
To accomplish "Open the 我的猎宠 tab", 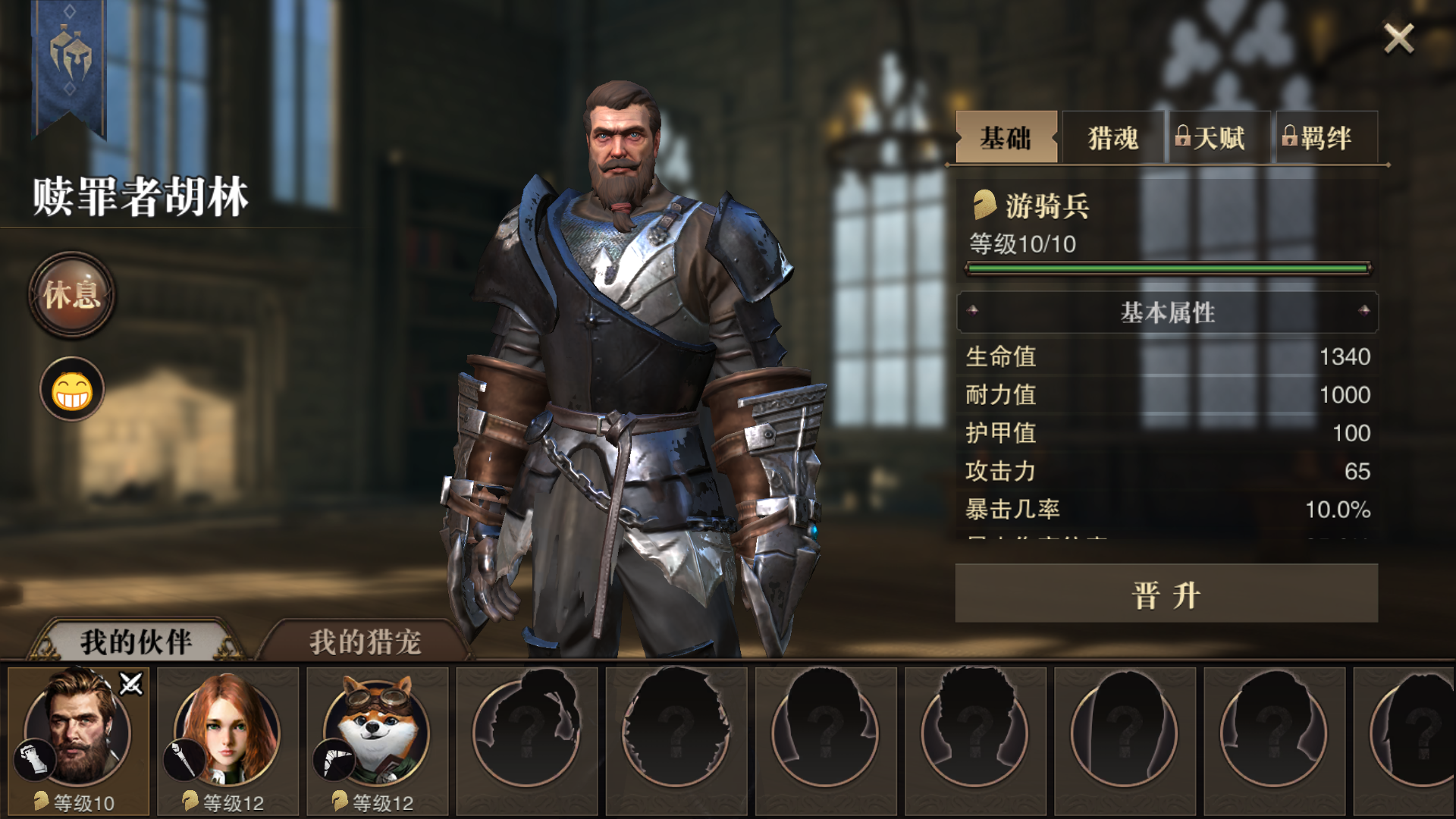I will point(364,639).
